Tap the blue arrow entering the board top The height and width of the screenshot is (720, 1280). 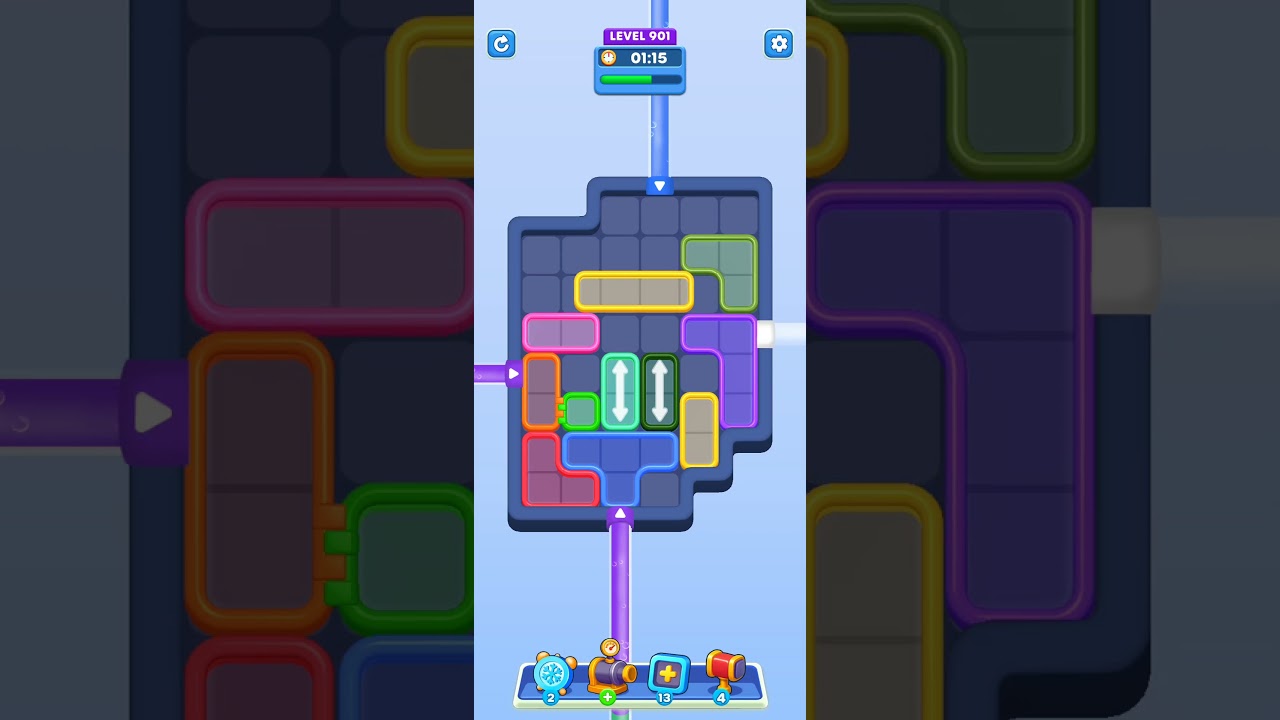659,185
